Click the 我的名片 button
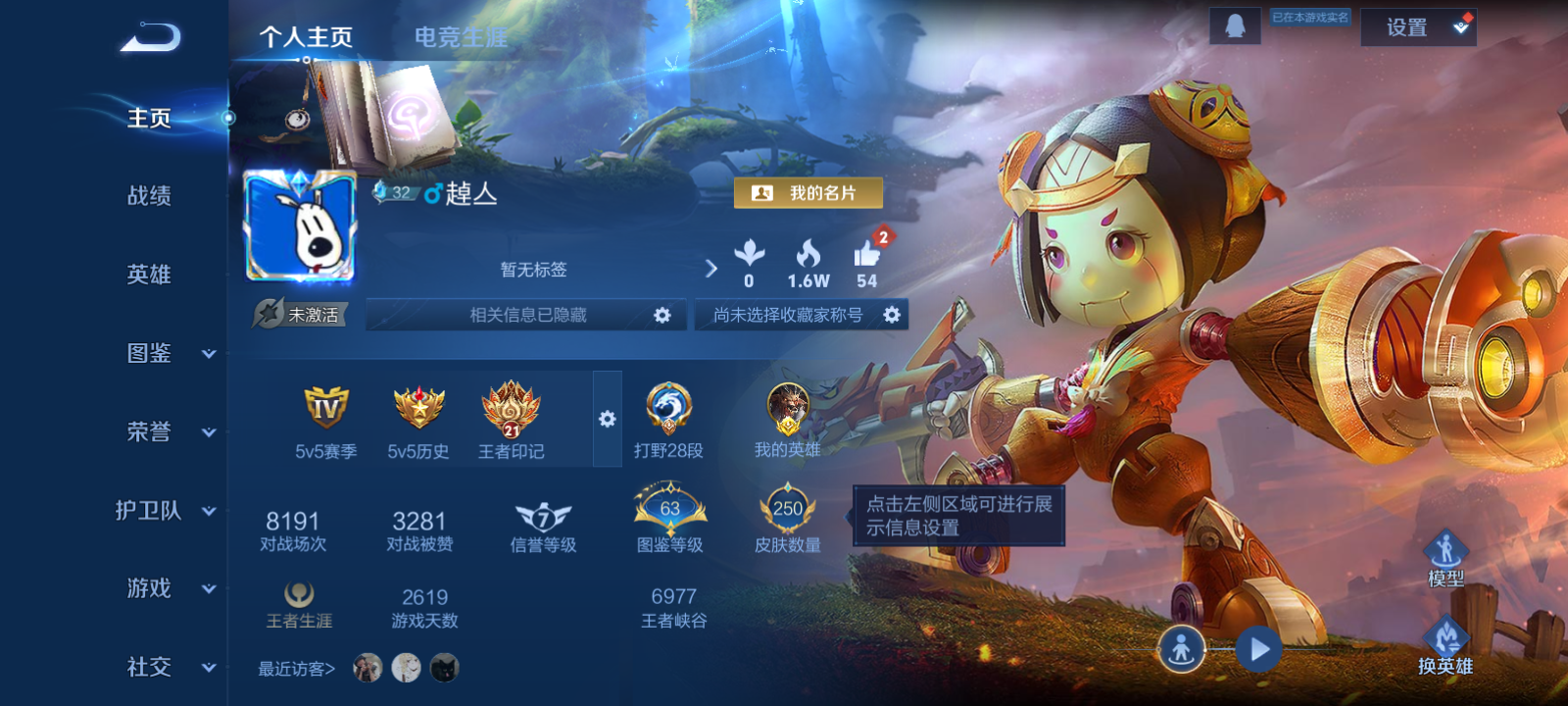 tap(810, 193)
